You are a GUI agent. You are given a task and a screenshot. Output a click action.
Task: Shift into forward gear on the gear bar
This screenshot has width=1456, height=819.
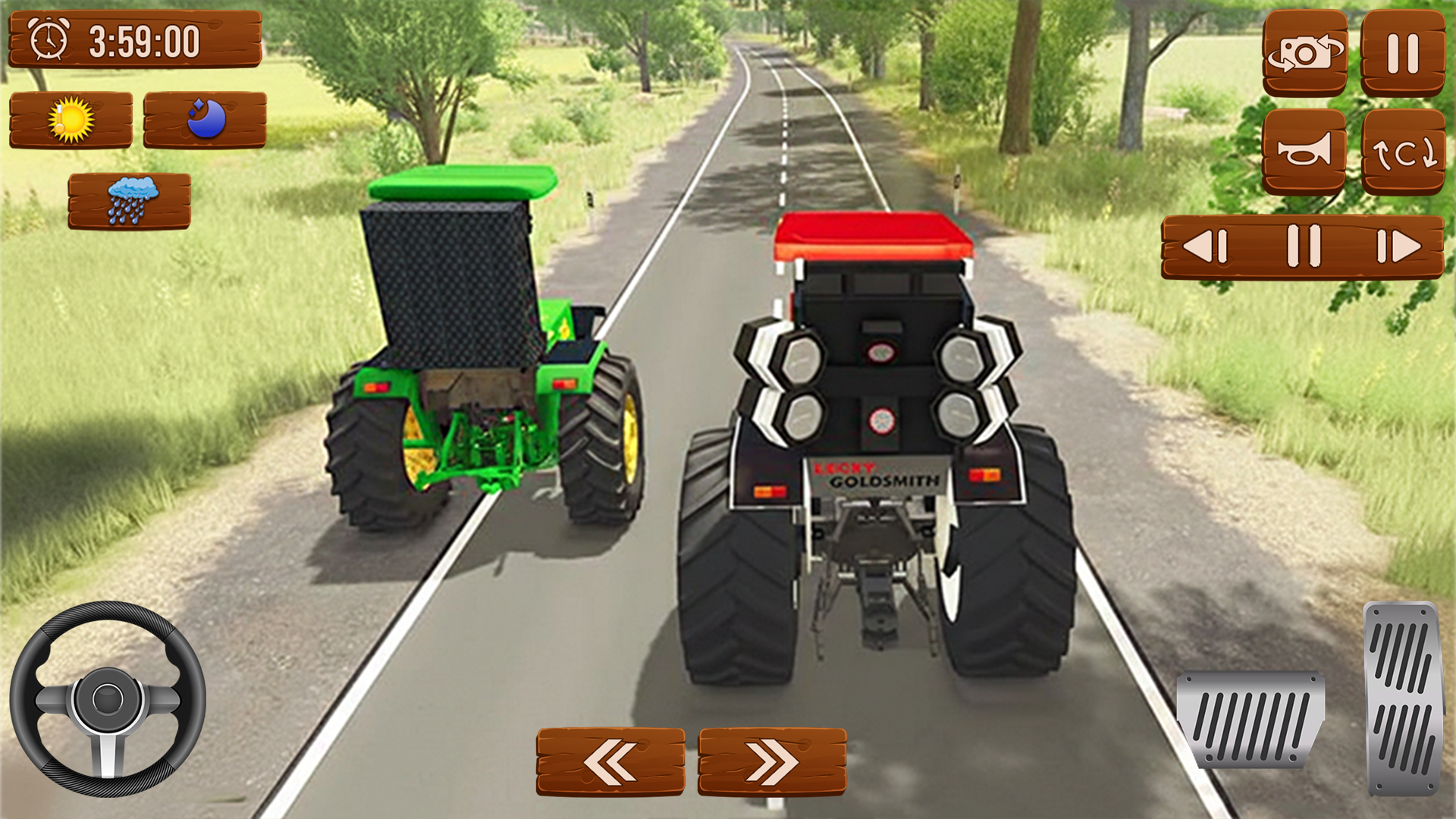pos(1399,245)
